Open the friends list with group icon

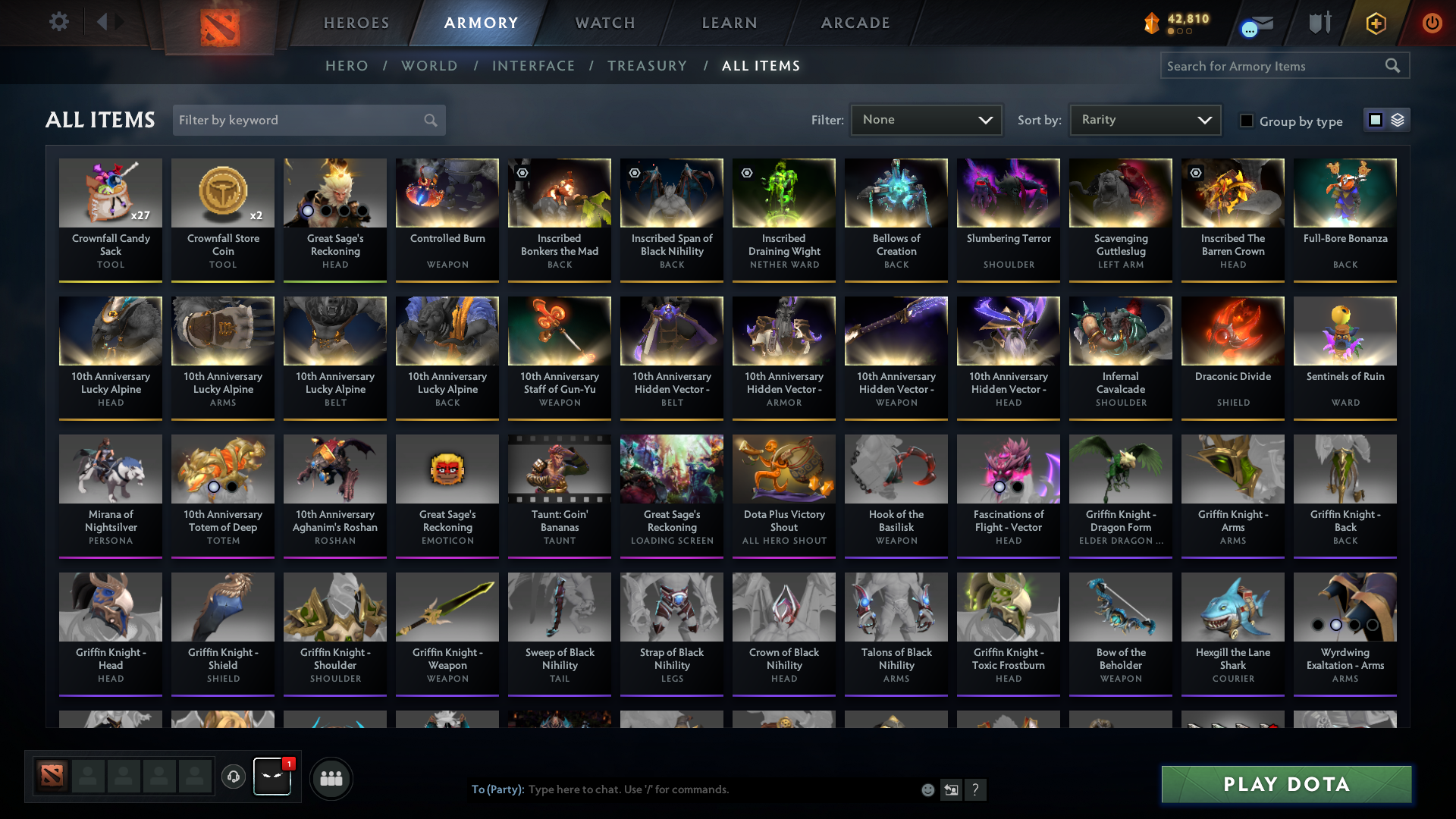[331, 778]
